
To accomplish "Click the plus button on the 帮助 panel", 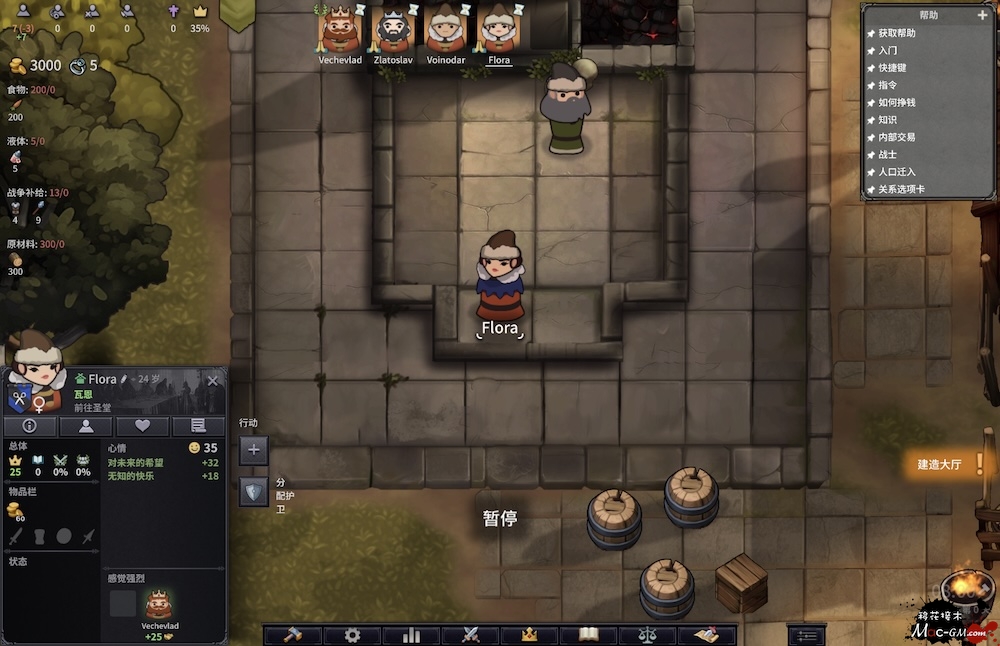I will point(982,16).
